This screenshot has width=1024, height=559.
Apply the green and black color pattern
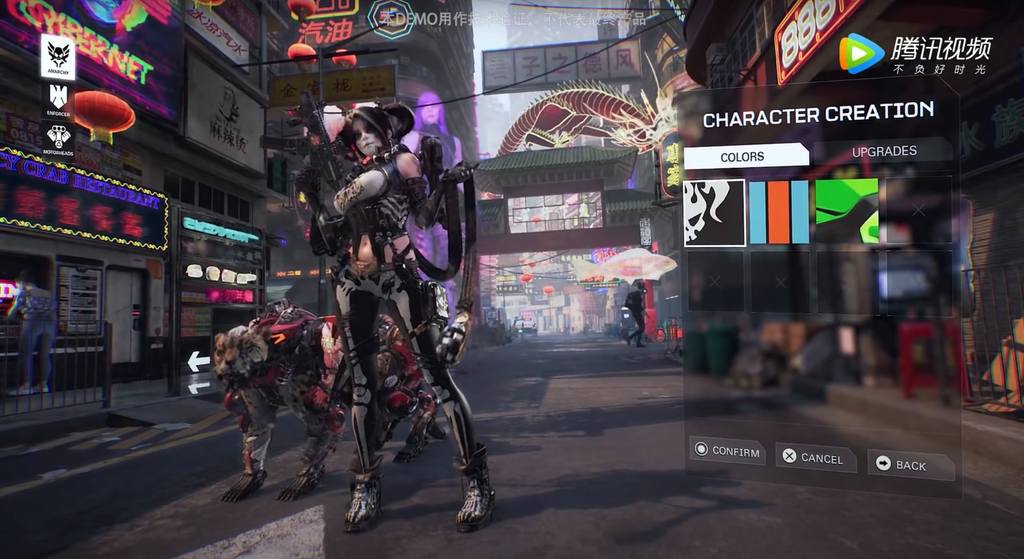846,212
